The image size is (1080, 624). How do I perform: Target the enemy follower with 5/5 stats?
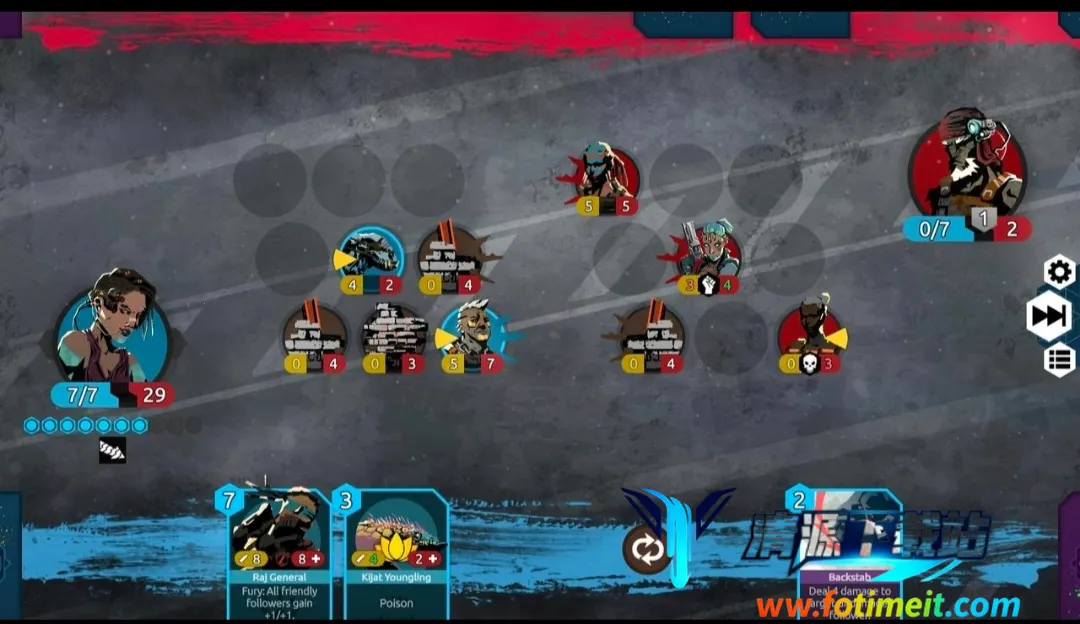(606, 176)
